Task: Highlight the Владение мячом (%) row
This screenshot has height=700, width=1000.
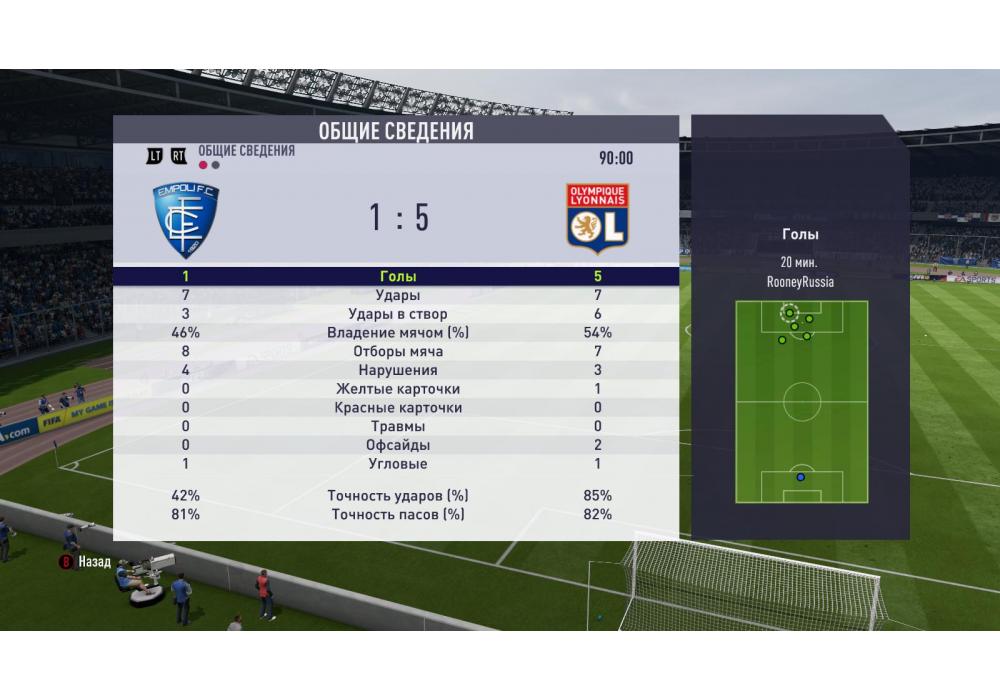Action: click(396, 333)
